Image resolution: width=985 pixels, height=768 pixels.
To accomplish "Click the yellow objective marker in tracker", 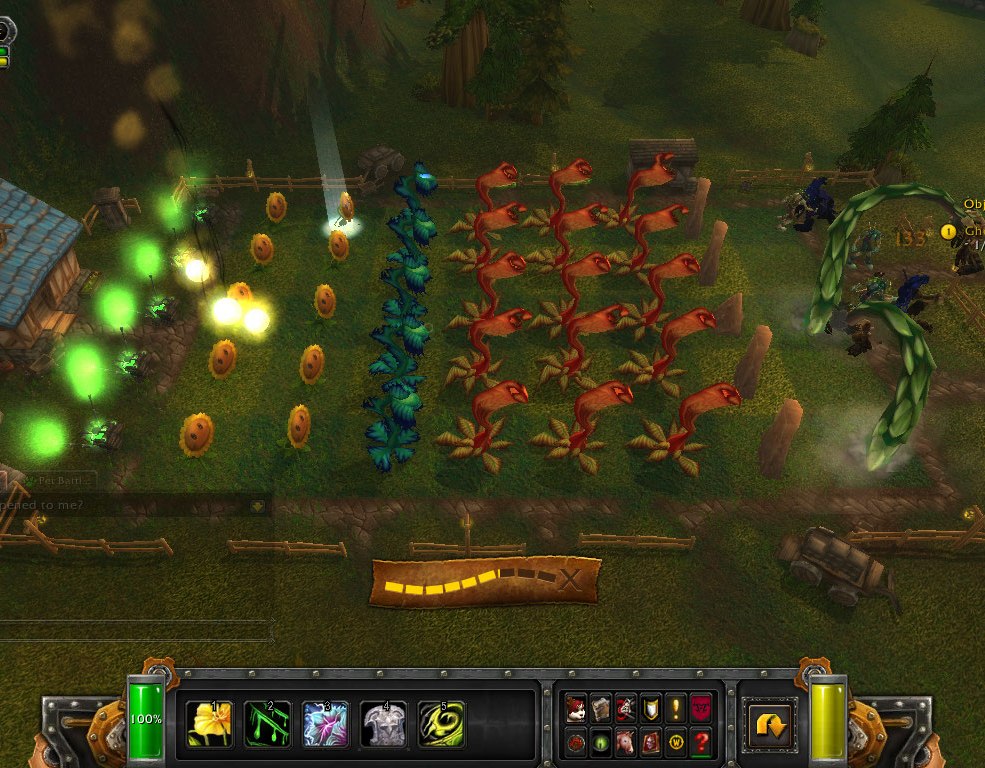I will (948, 232).
